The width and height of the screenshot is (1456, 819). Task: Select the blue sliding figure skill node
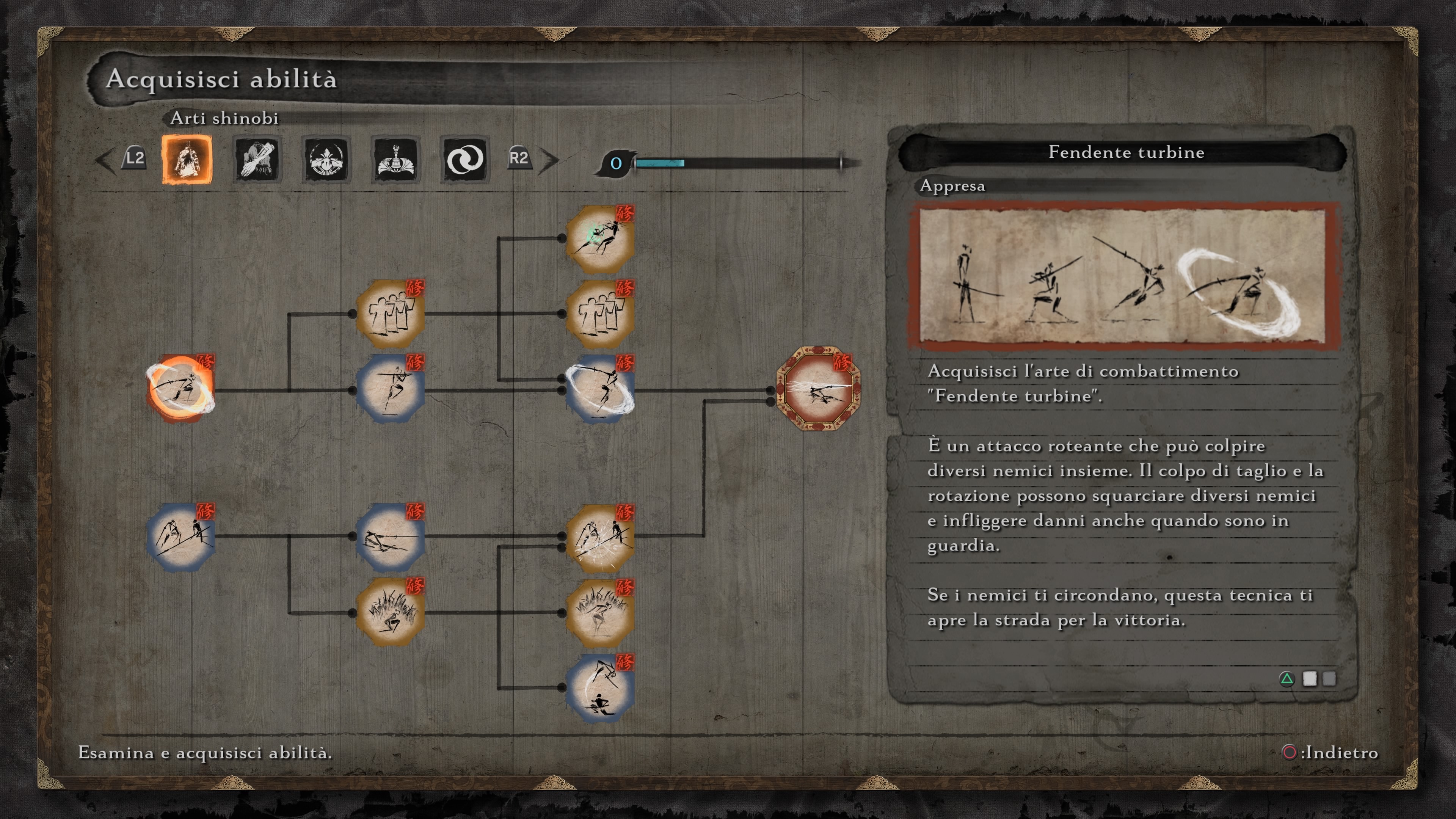click(391, 536)
